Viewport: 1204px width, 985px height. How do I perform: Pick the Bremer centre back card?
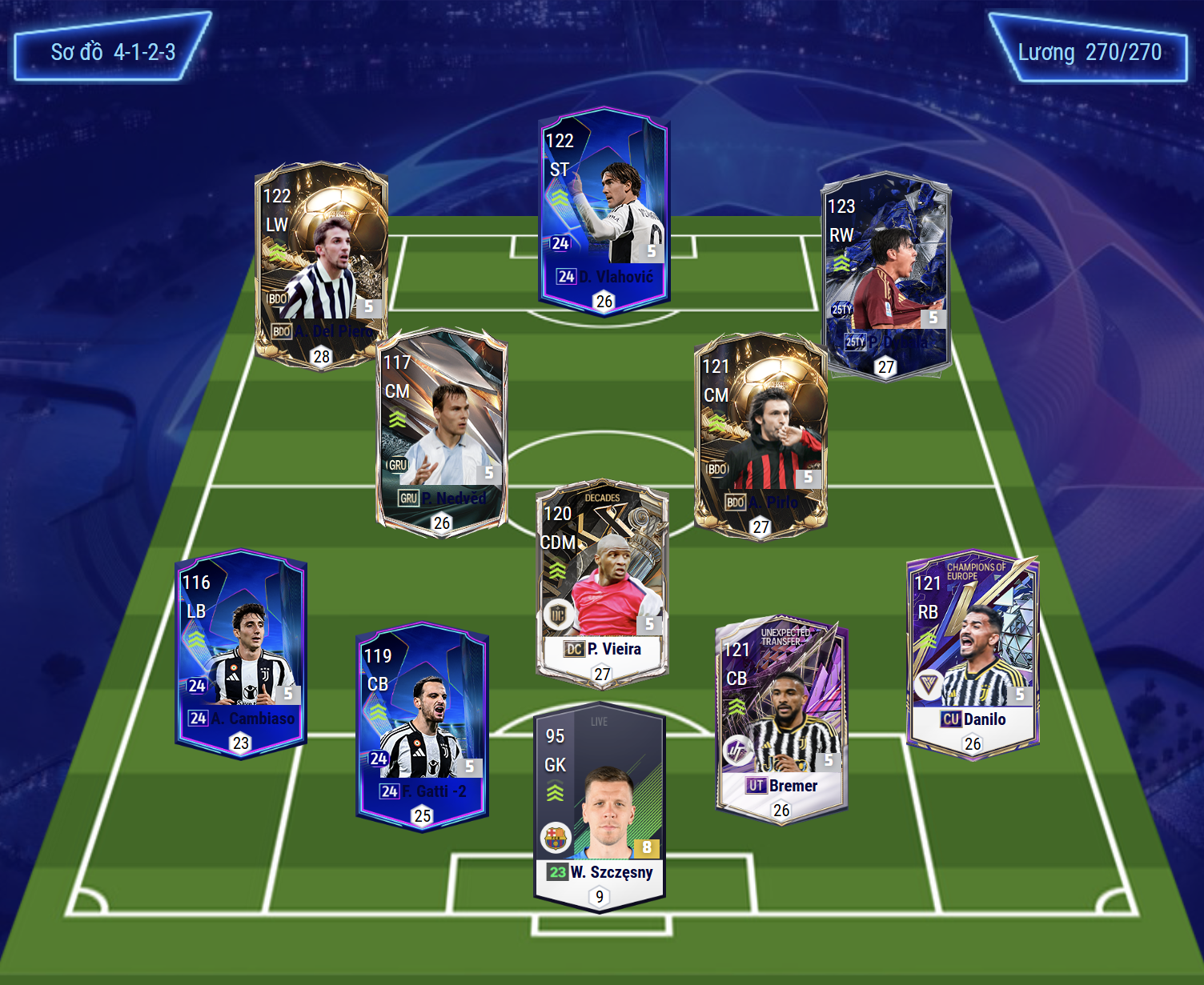coord(781,719)
